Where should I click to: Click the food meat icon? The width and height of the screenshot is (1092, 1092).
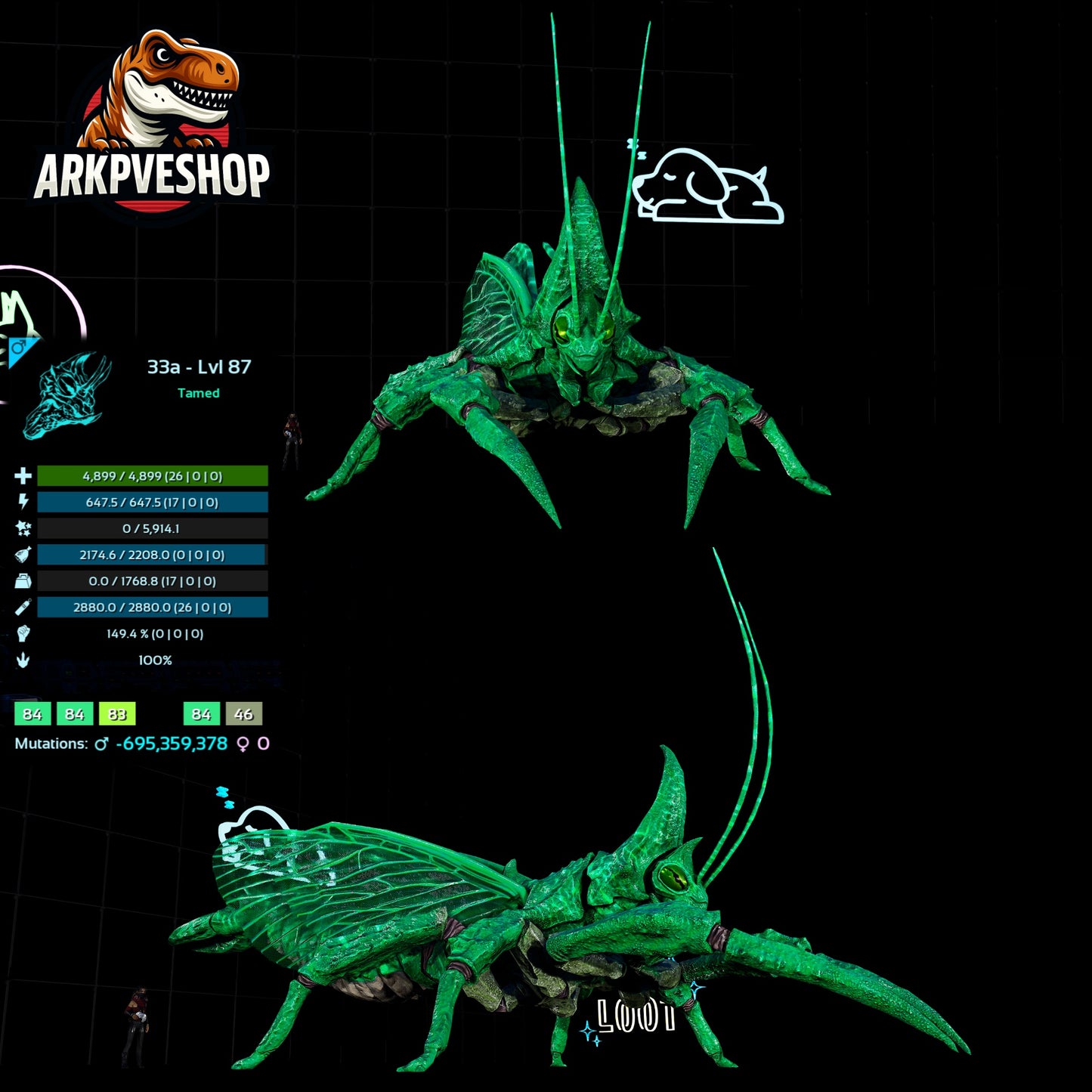point(23,555)
